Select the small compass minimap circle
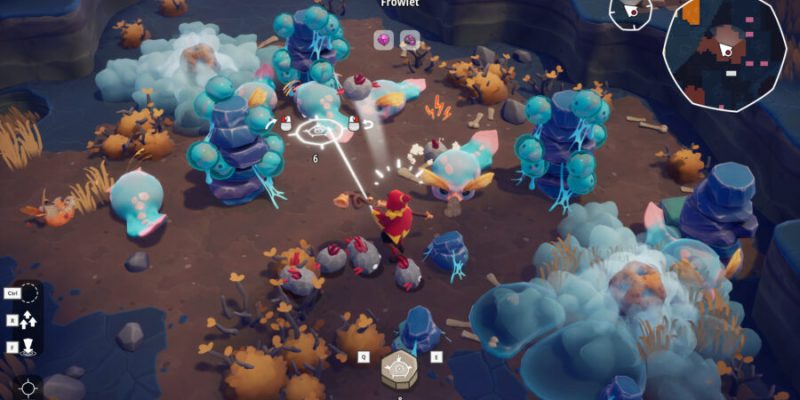Image resolution: width=800 pixels, height=400 pixels. [x=631, y=11]
